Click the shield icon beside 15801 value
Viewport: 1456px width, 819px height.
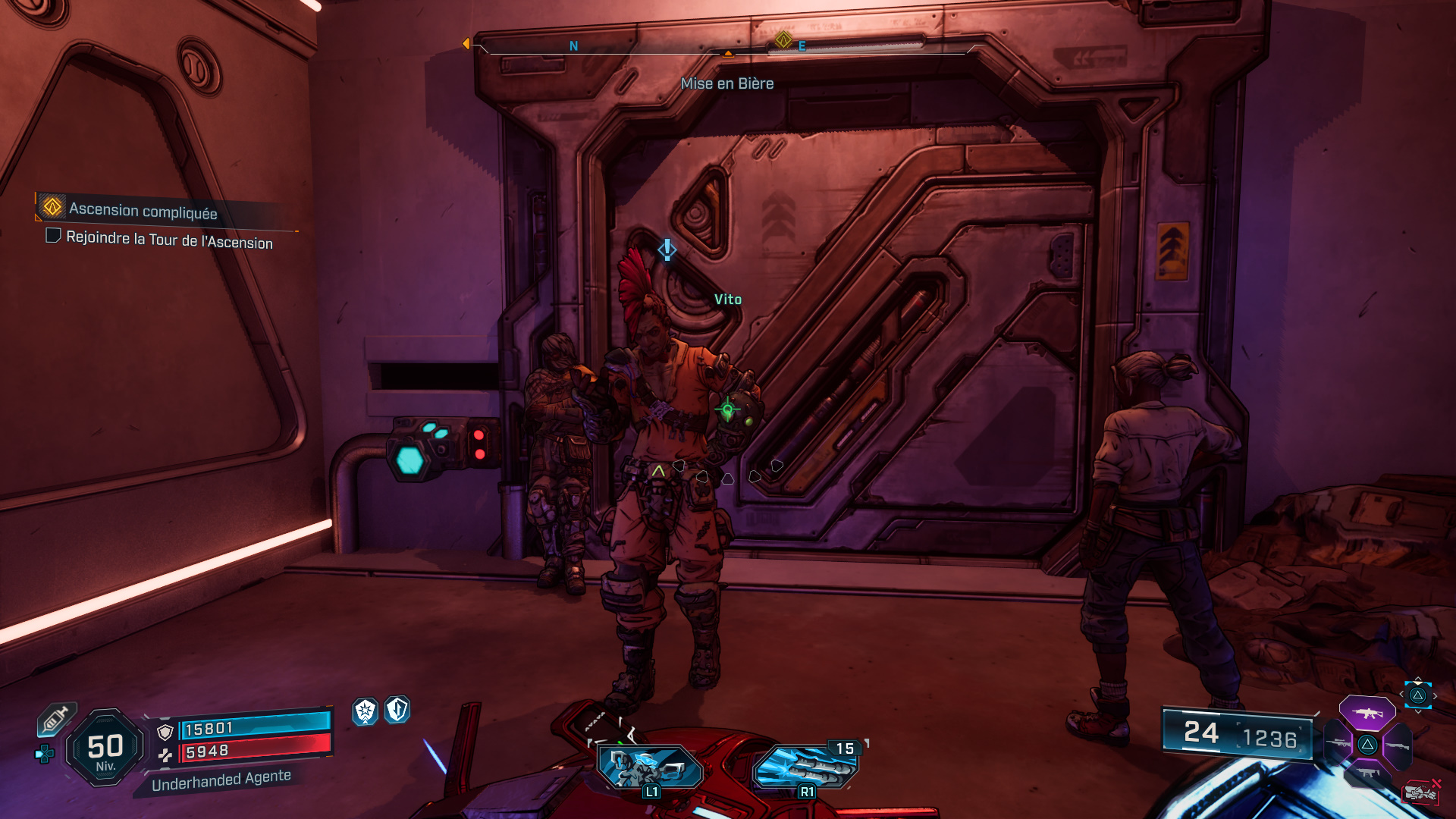tap(165, 733)
